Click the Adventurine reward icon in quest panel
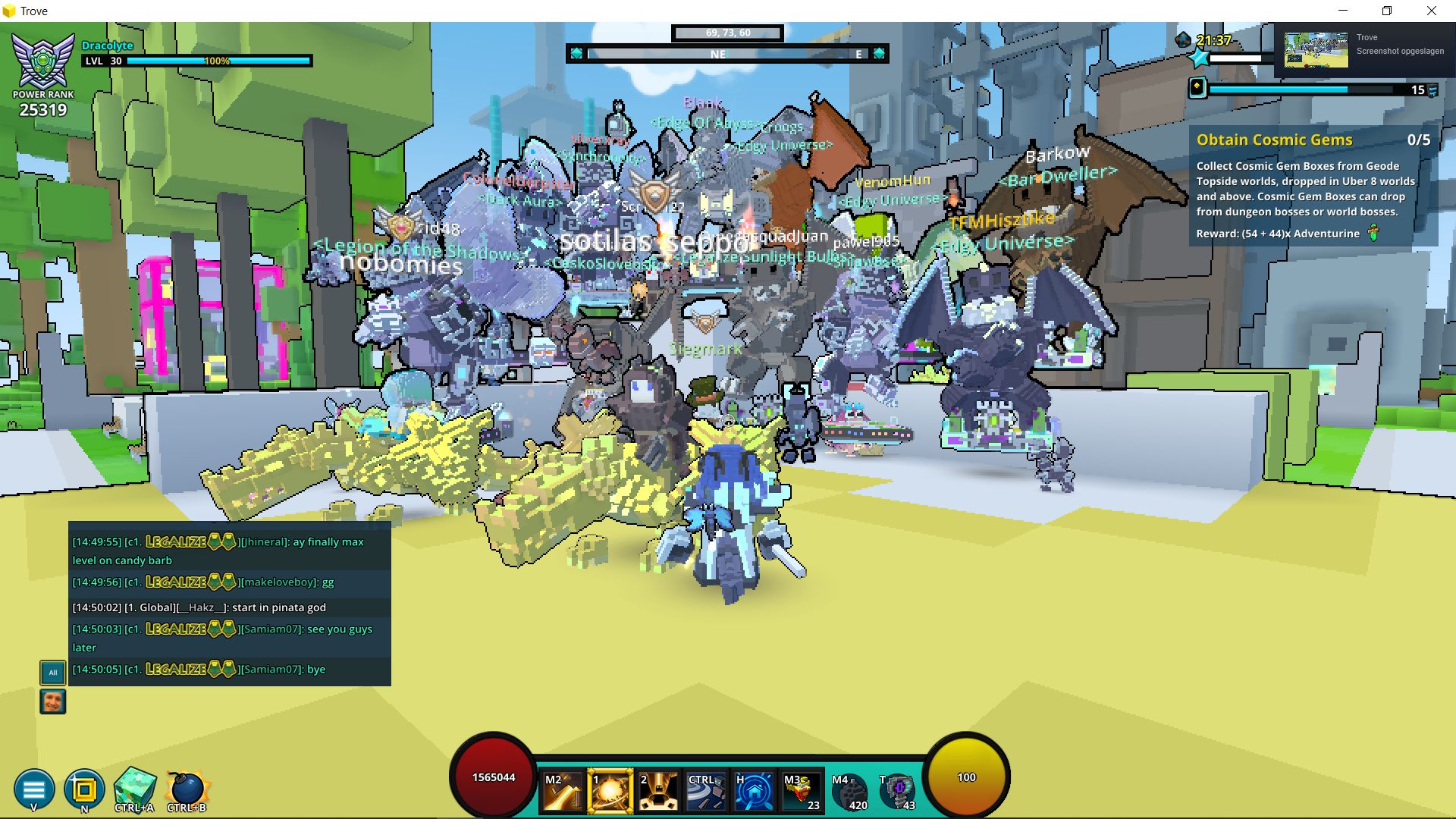Image resolution: width=1456 pixels, height=819 pixels. click(1374, 234)
